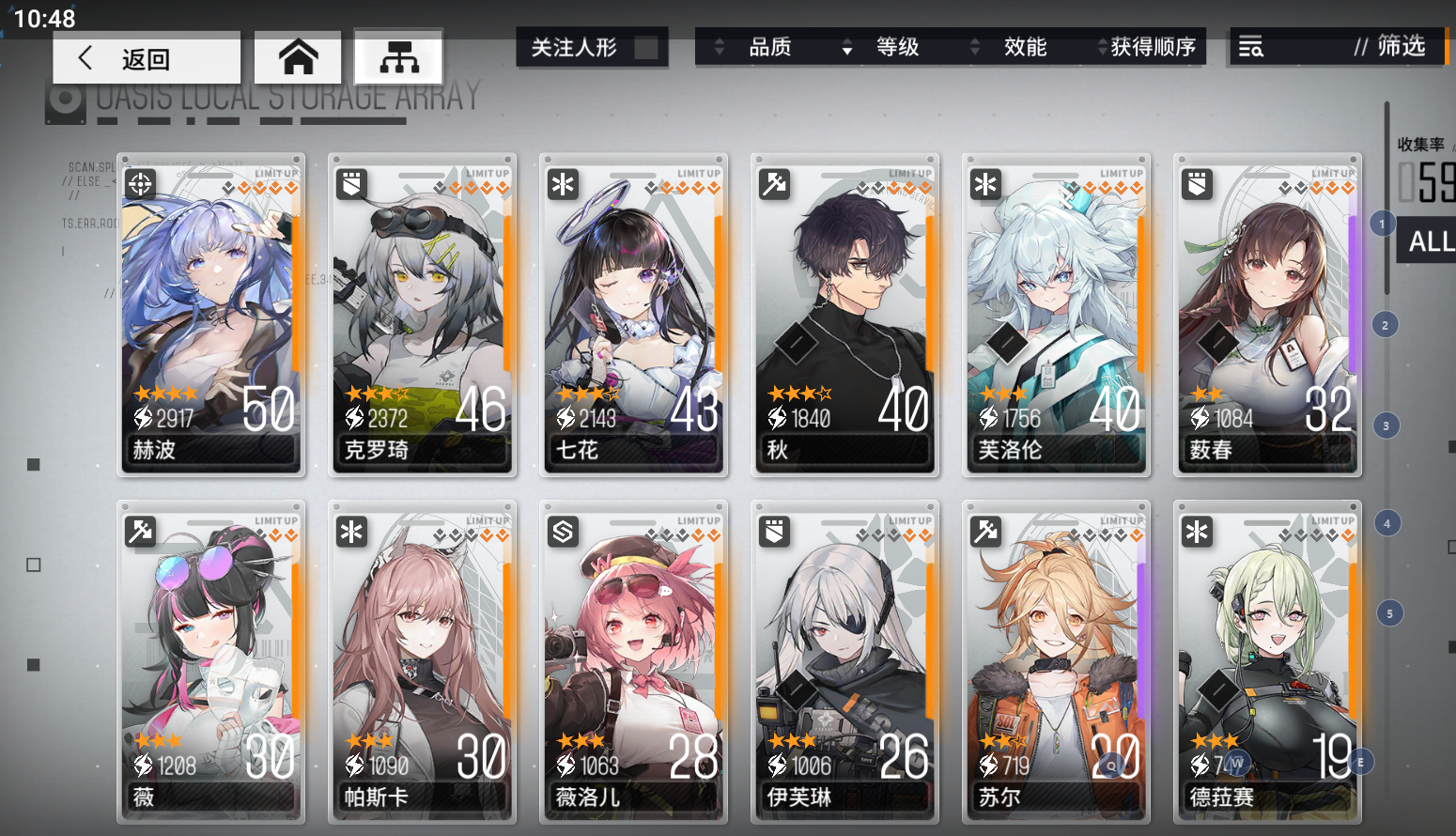Select 赫波's support class icon
This screenshot has width=1456, height=836.
pyautogui.click(x=139, y=184)
